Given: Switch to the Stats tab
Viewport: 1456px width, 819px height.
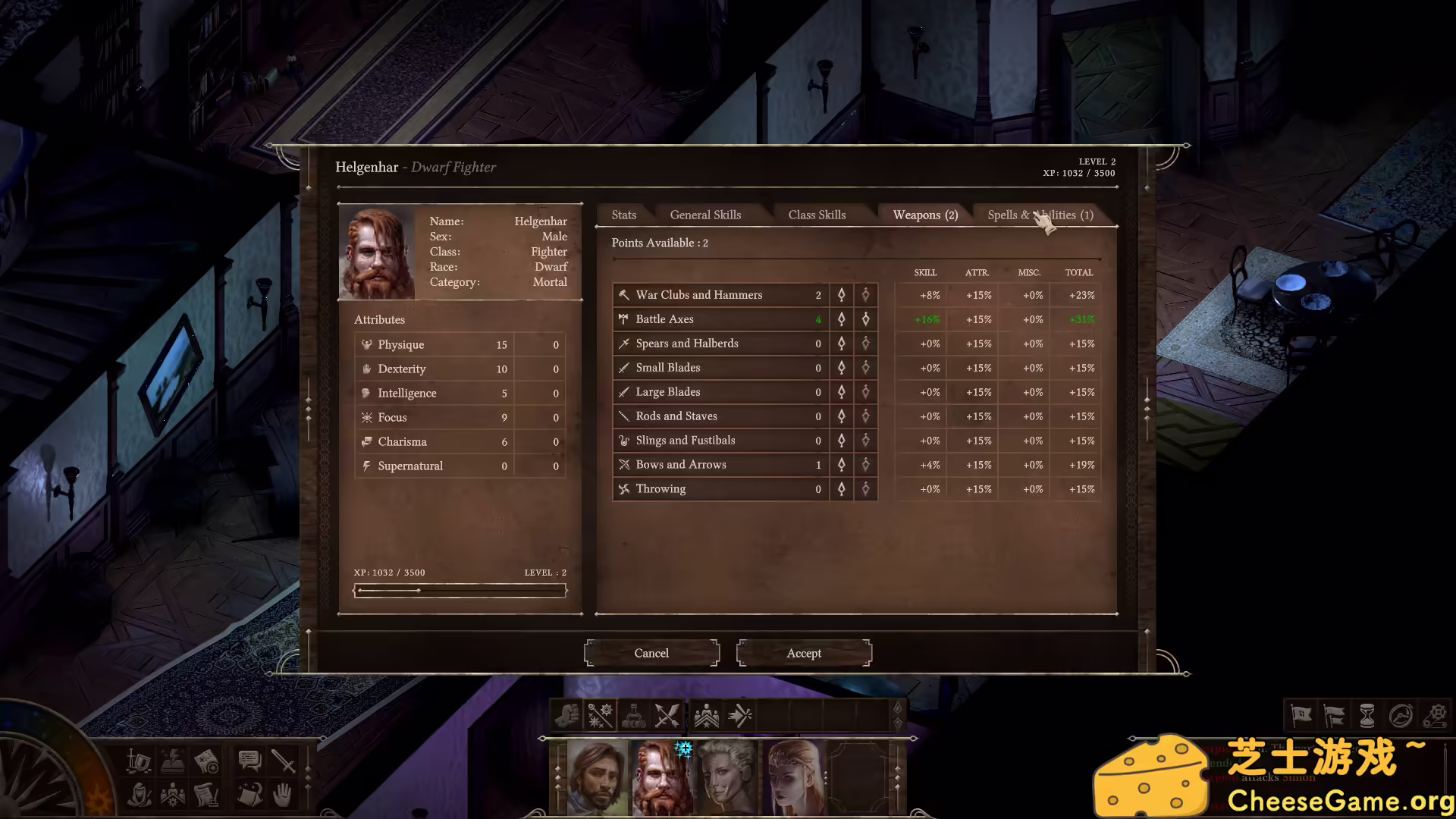Looking at the screenshot, I should [x=623, y=215].
